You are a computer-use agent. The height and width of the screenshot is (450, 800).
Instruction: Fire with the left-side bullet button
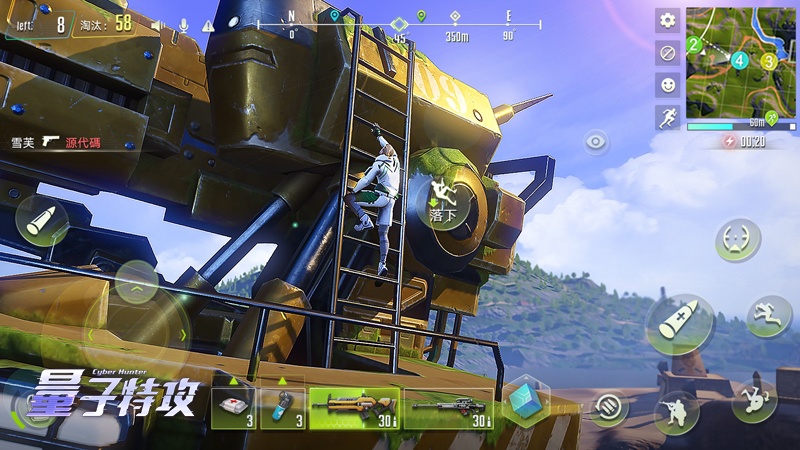[42, 222]
